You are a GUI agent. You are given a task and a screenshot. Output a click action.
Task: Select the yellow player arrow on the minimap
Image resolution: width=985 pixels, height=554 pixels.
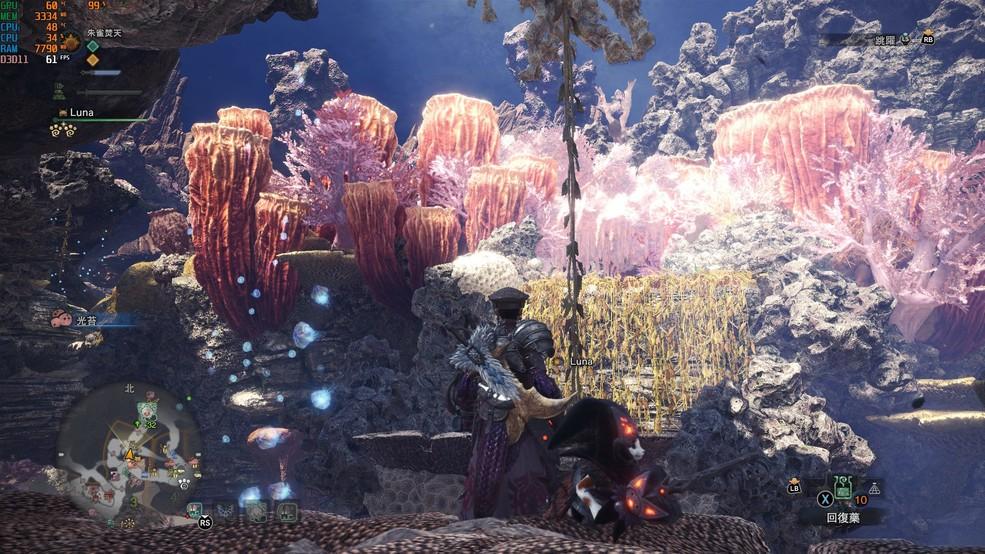(x=129, y=455)
